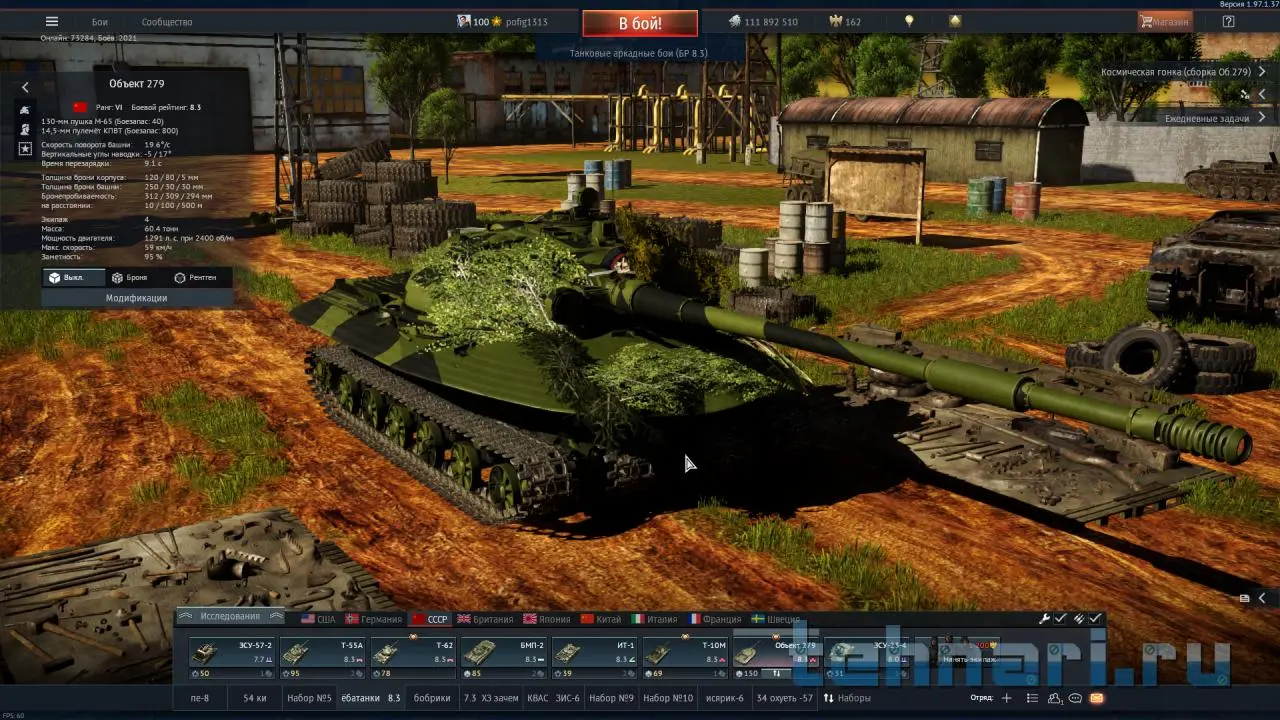The image size is (1280, 720).
Task: Open the Магазин shop
Action: coord(1164,22)
